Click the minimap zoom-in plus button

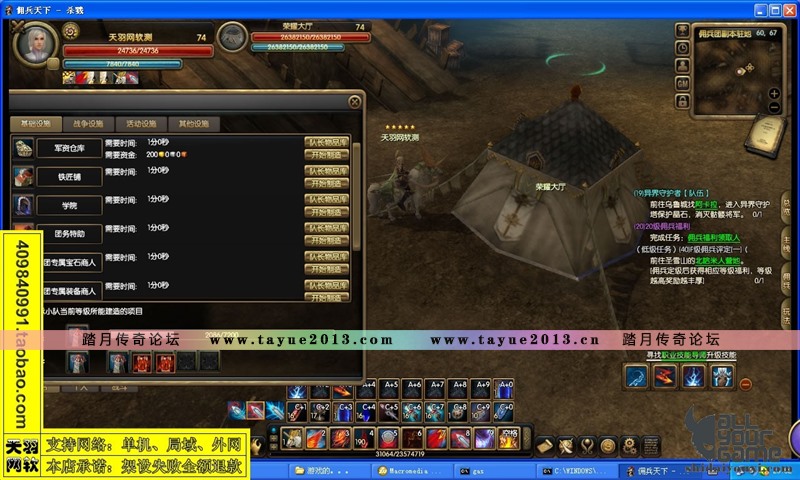coord(774,93)
